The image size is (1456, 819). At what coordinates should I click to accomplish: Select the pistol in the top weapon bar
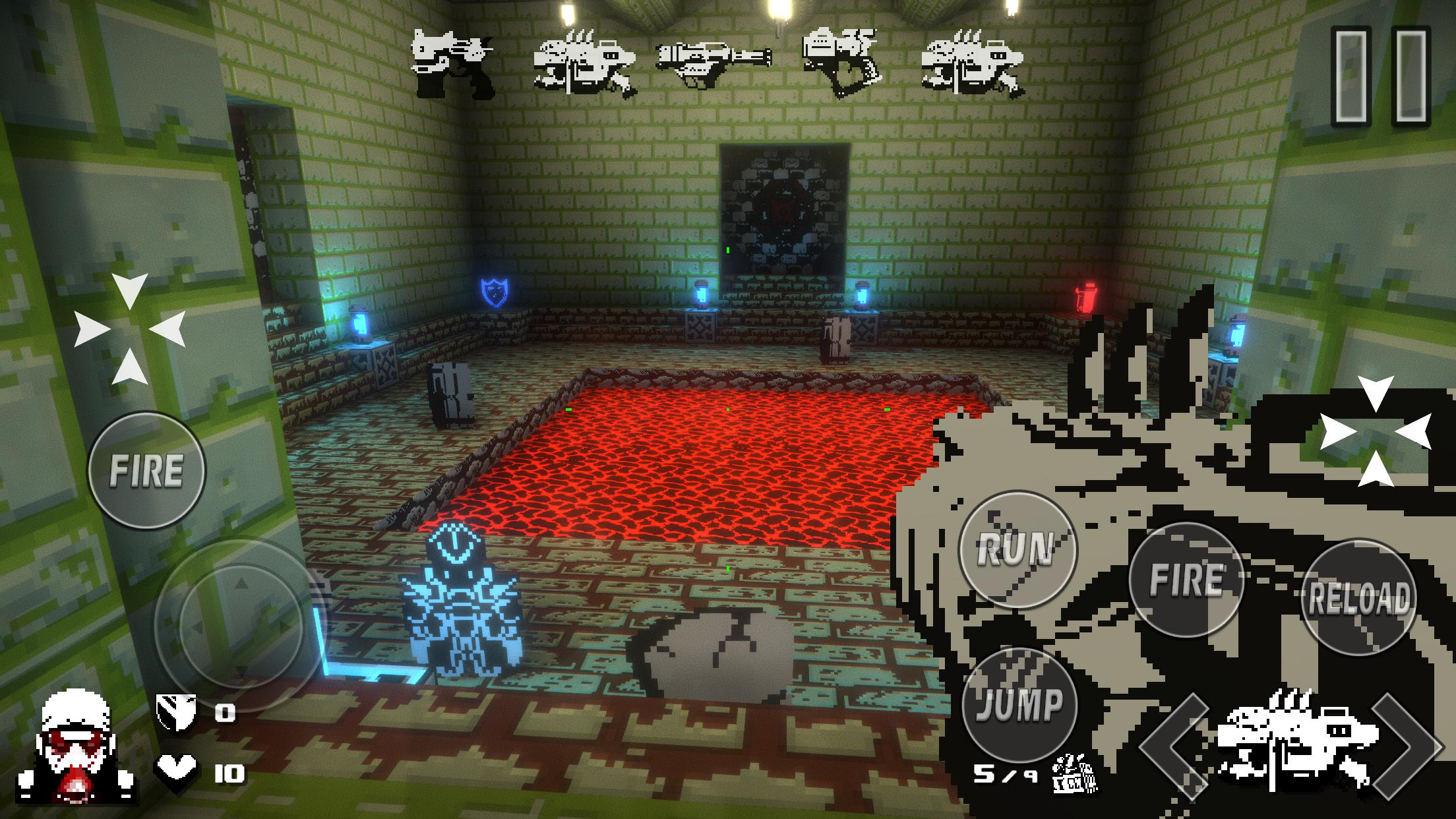point(452,63)
